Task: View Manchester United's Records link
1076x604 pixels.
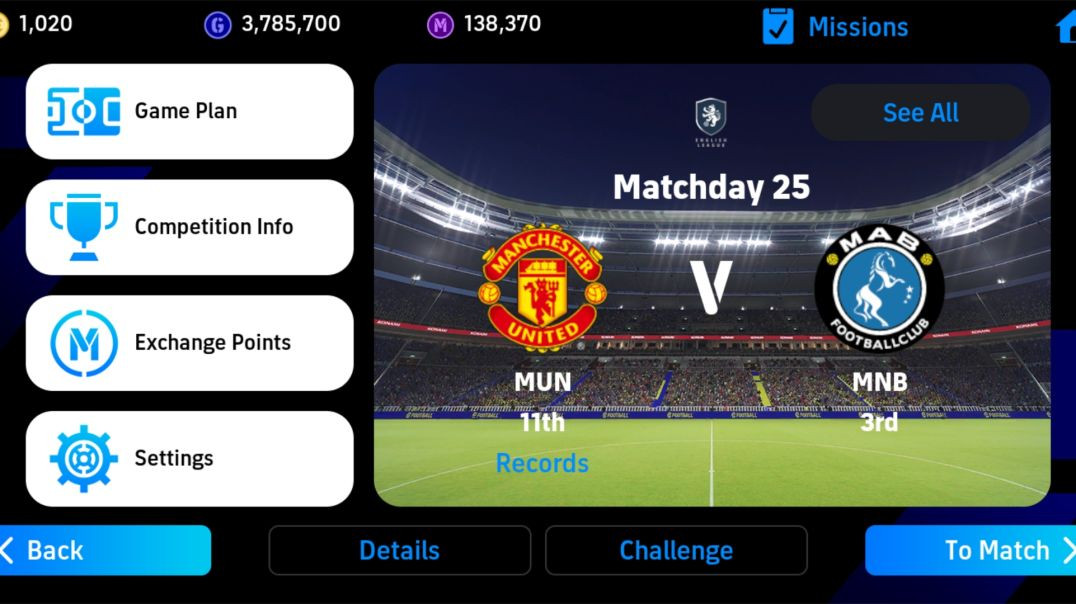Action: click(542, 463)
